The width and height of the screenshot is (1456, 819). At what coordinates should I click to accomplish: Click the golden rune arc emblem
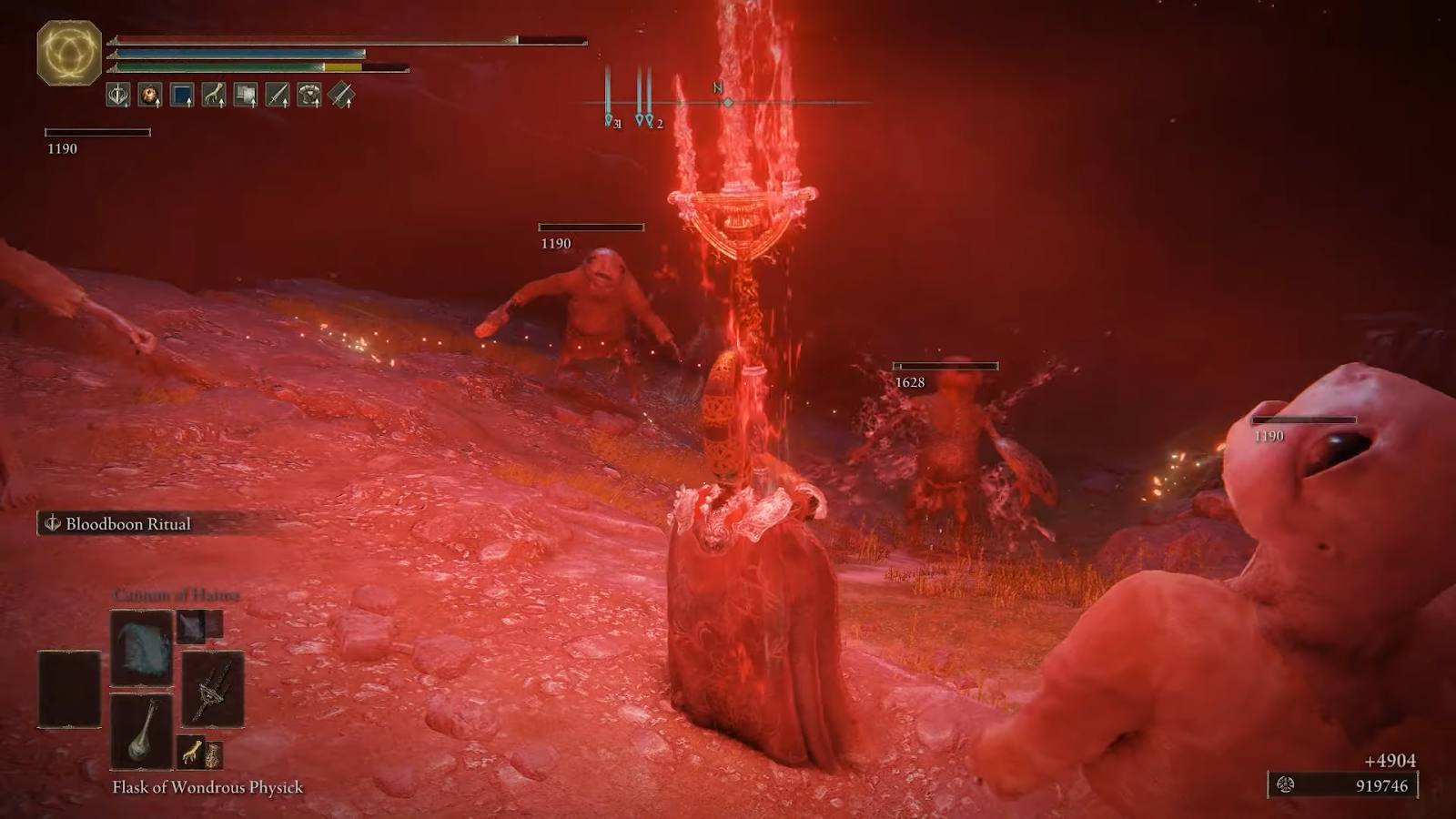pos(69,52)
